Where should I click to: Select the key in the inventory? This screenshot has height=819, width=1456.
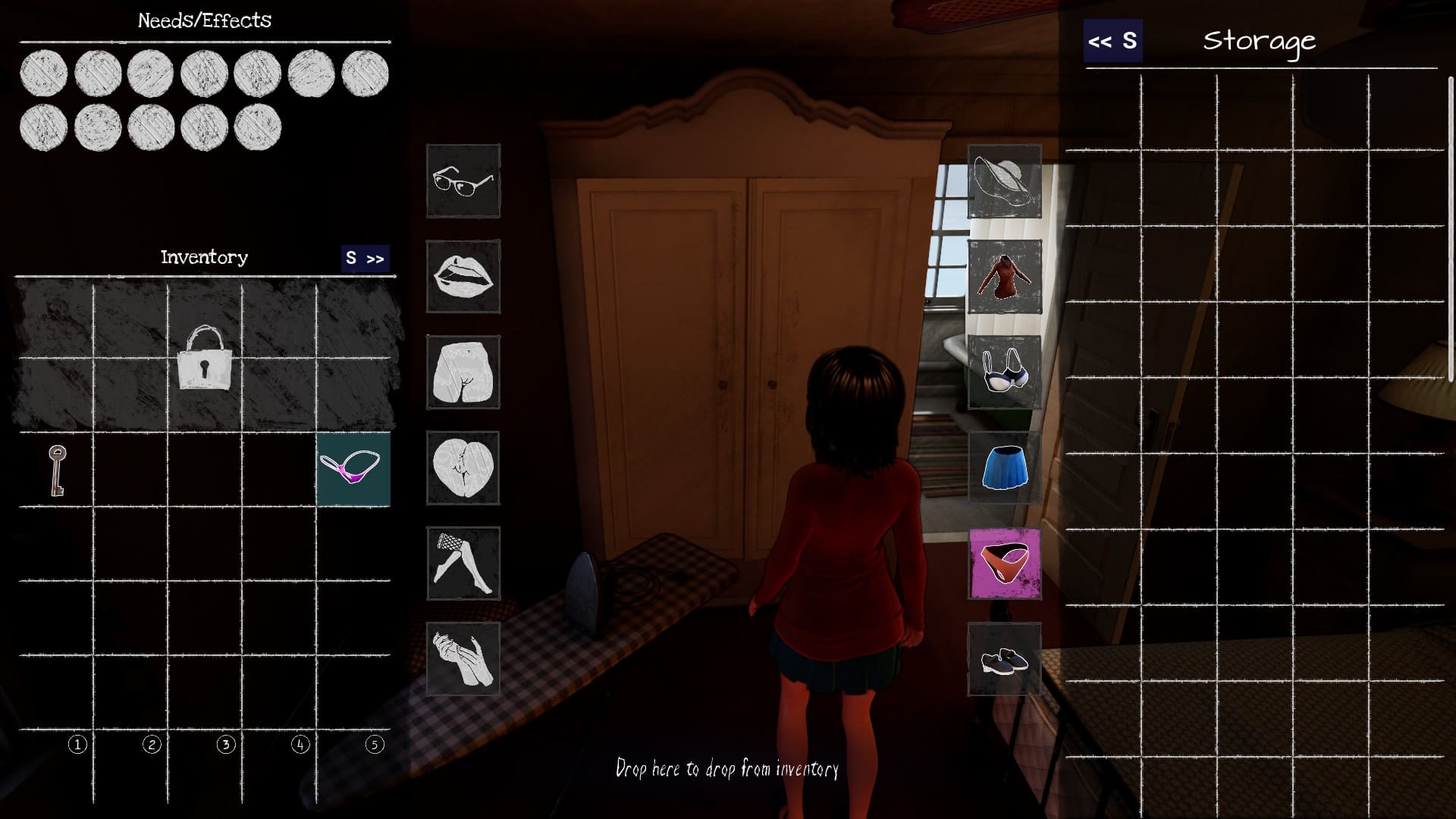tap(57, 470)
